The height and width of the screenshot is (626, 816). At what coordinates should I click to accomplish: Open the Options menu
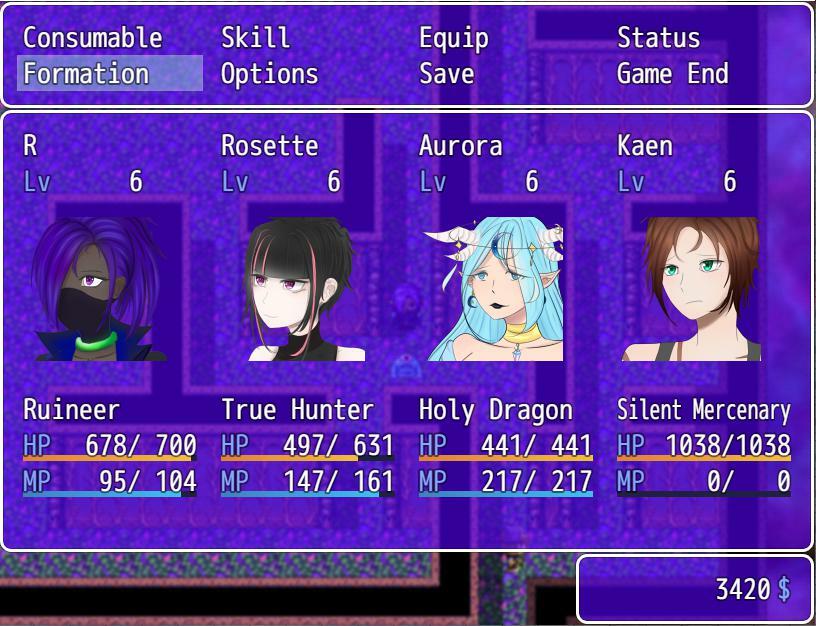click(x=269, y=74)
